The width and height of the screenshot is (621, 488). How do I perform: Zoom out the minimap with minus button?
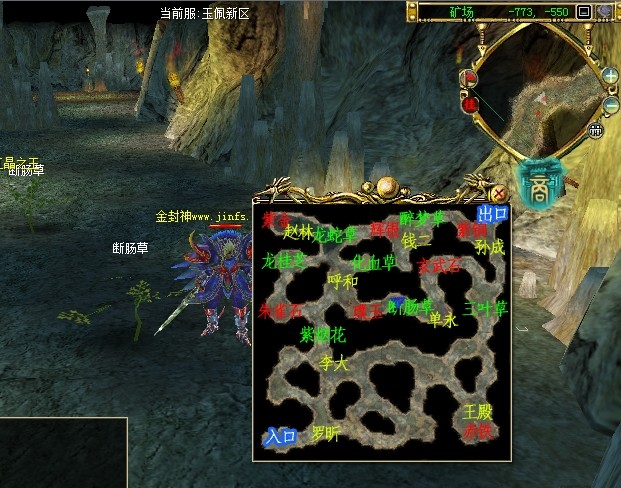pos(610,106)
